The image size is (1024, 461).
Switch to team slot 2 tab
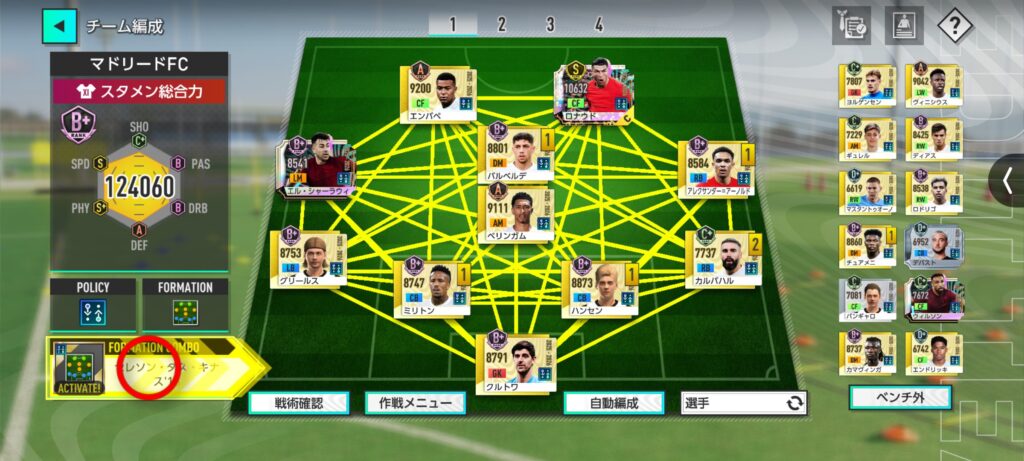[x=501, y=25]
